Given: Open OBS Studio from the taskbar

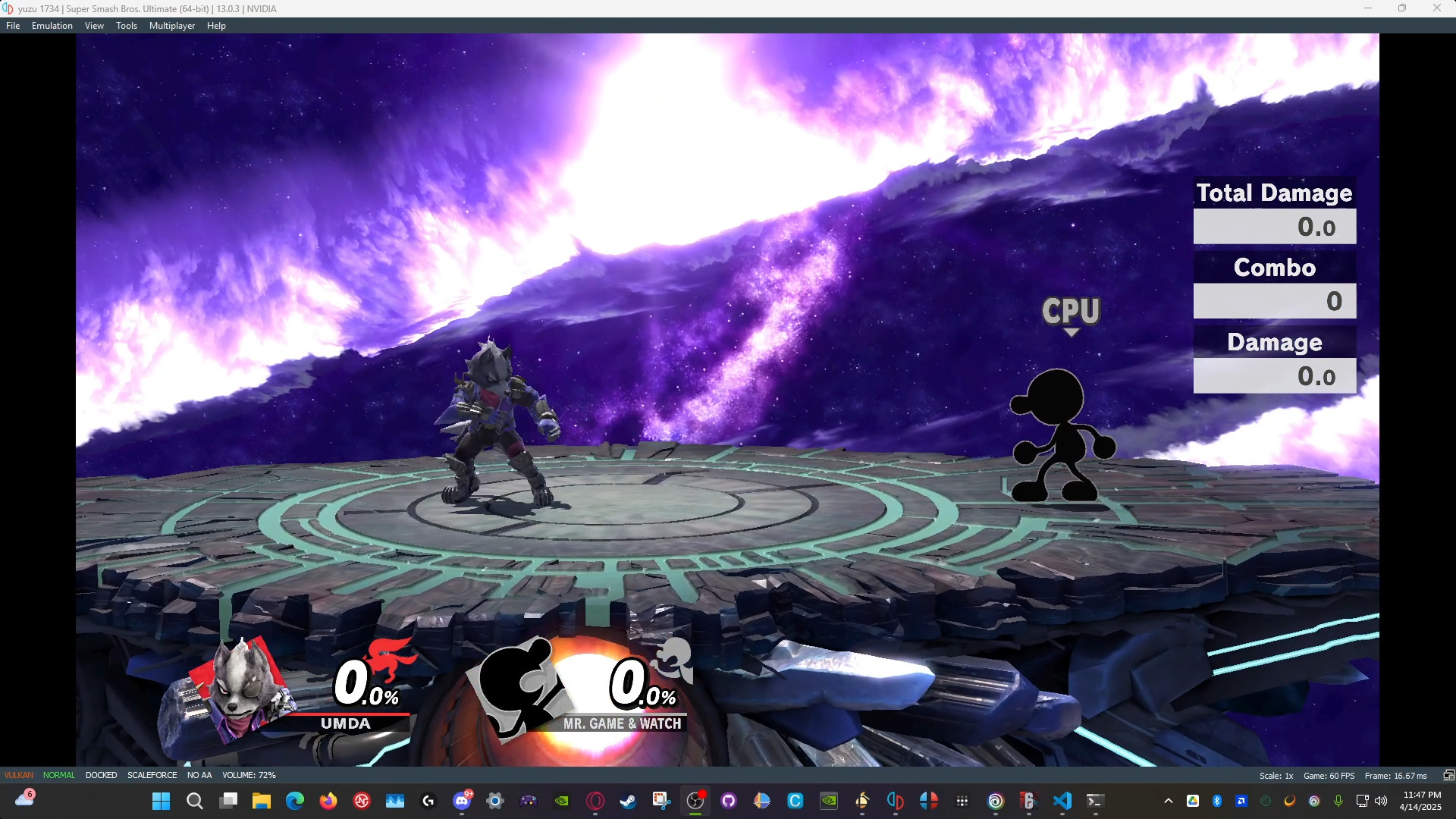Looking at the screenshot, I should coord(696,800).
